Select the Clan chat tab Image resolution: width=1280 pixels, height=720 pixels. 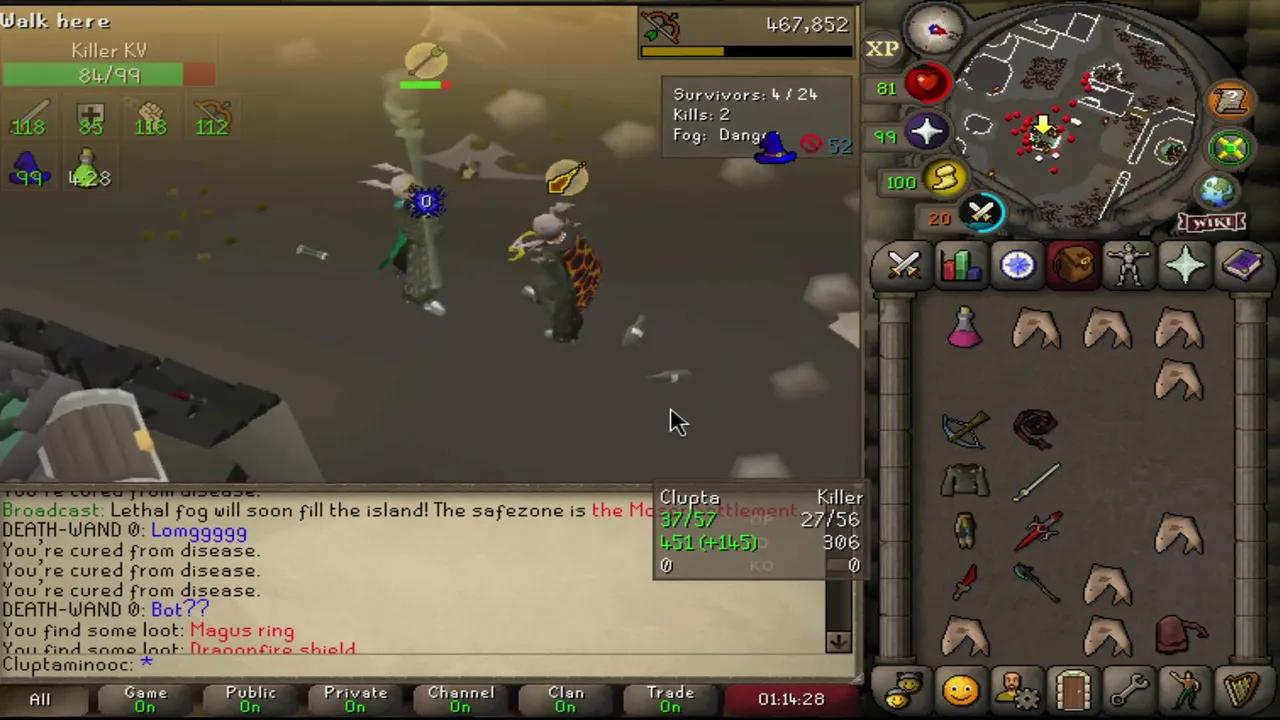(x=565, y=698)
